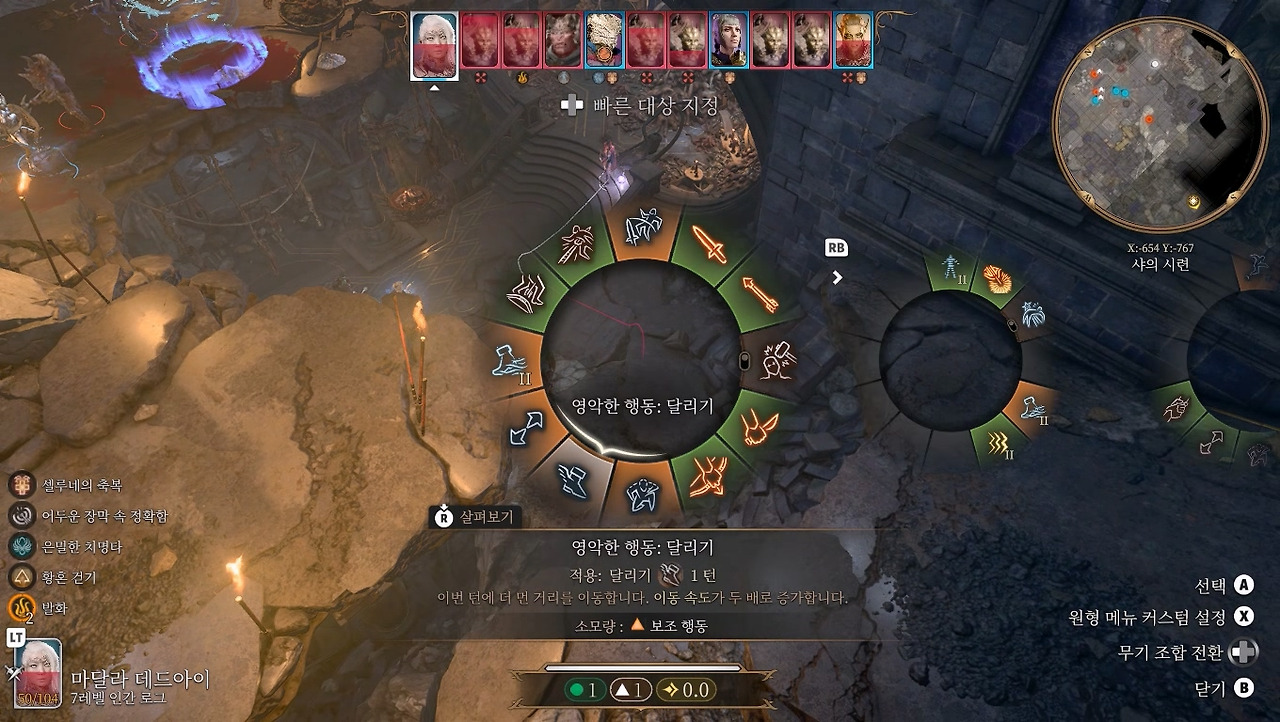This screenshot has width=1280, height=722.
Task: Select the armored figure II skill on second wheel
Action: pyautogui.click(x=949, y=268)
